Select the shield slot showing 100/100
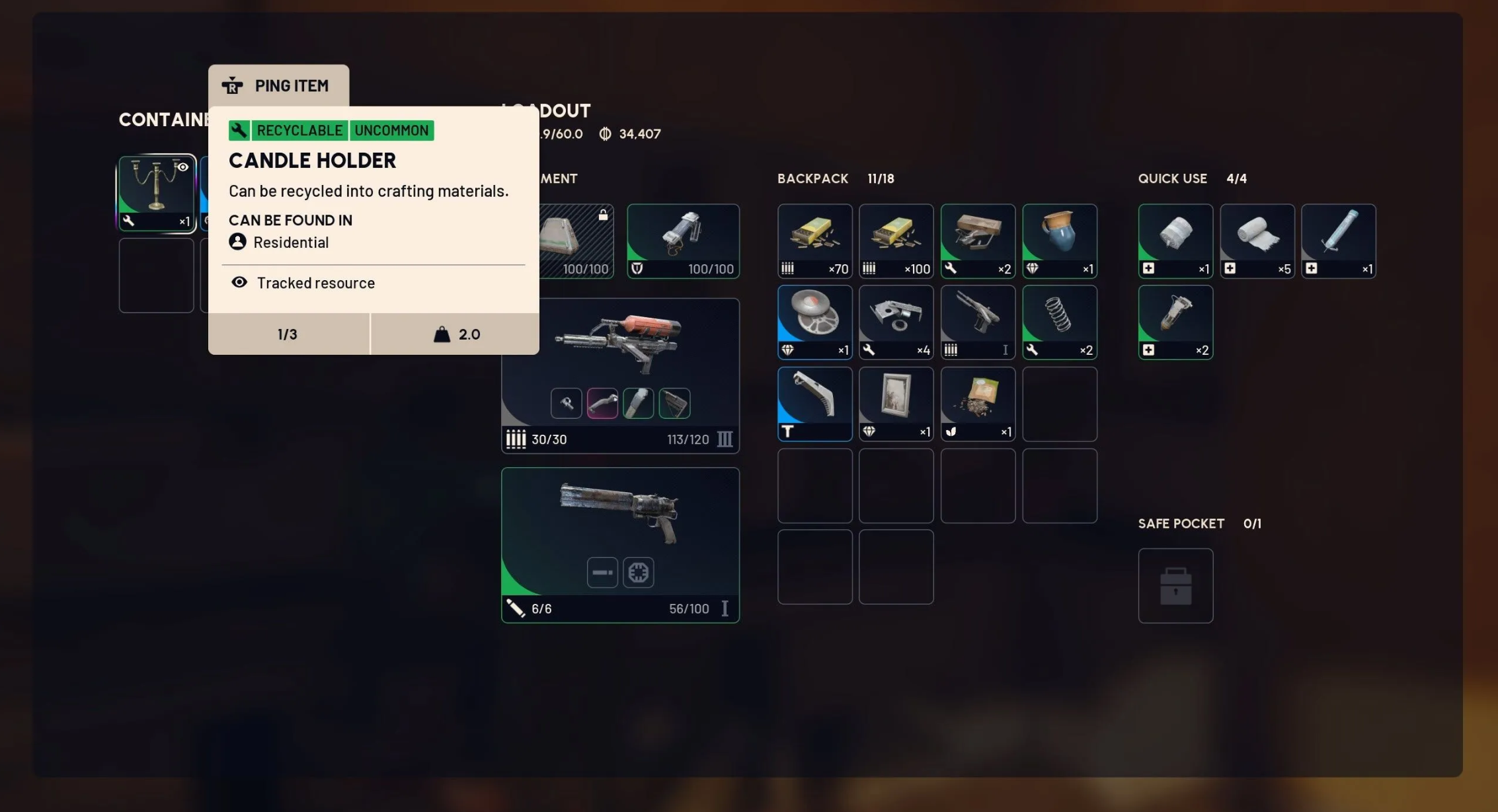Viewport: 1498px width, 812px height. click(683, 241)
